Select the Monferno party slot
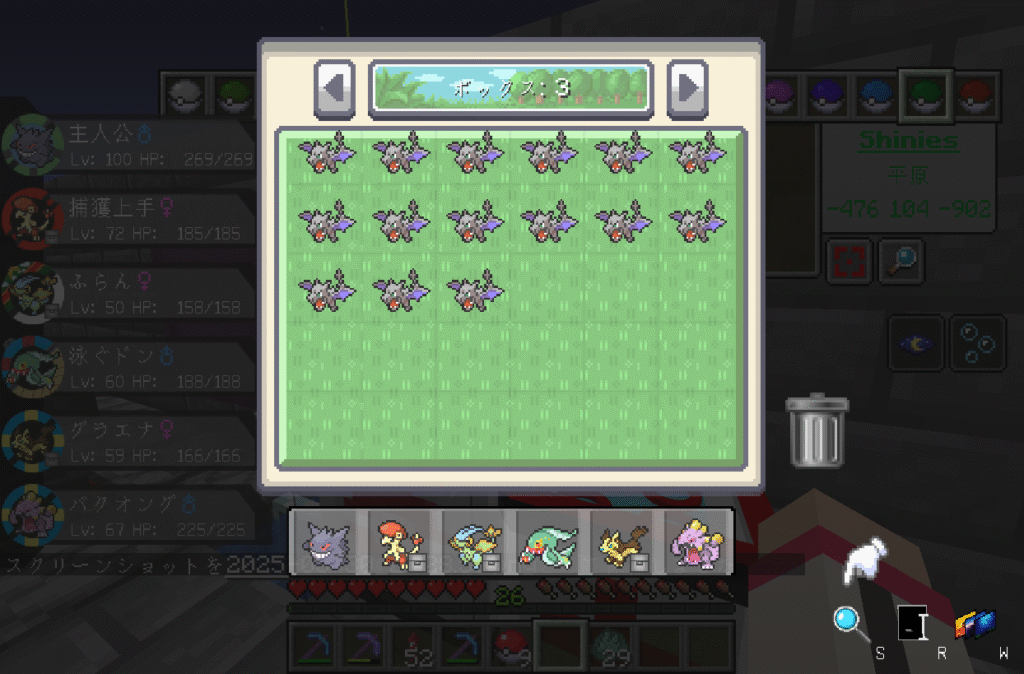The height and width of the screenshot is (674, 1024). pos(399,541)
